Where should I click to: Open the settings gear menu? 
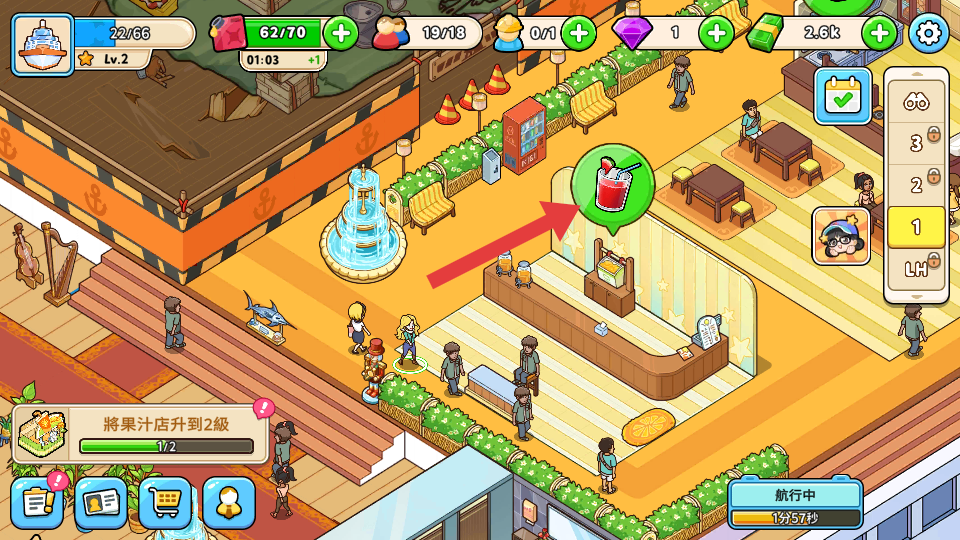928,34
